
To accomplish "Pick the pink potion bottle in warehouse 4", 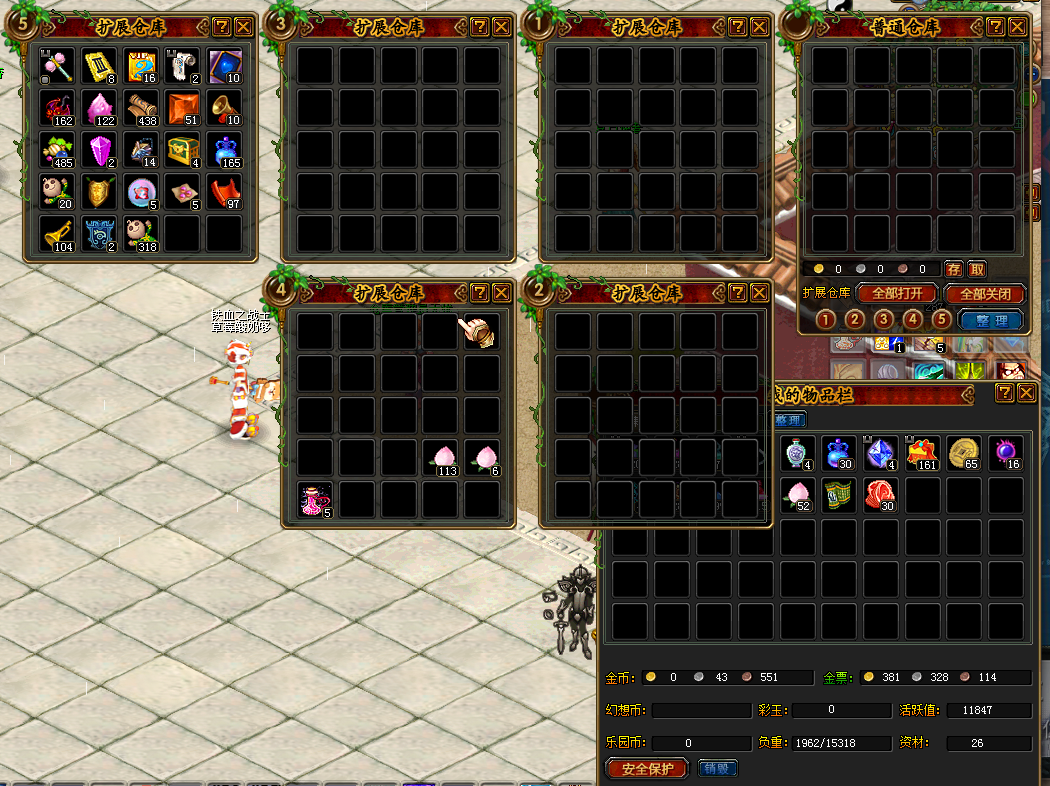I will (315, 500).
